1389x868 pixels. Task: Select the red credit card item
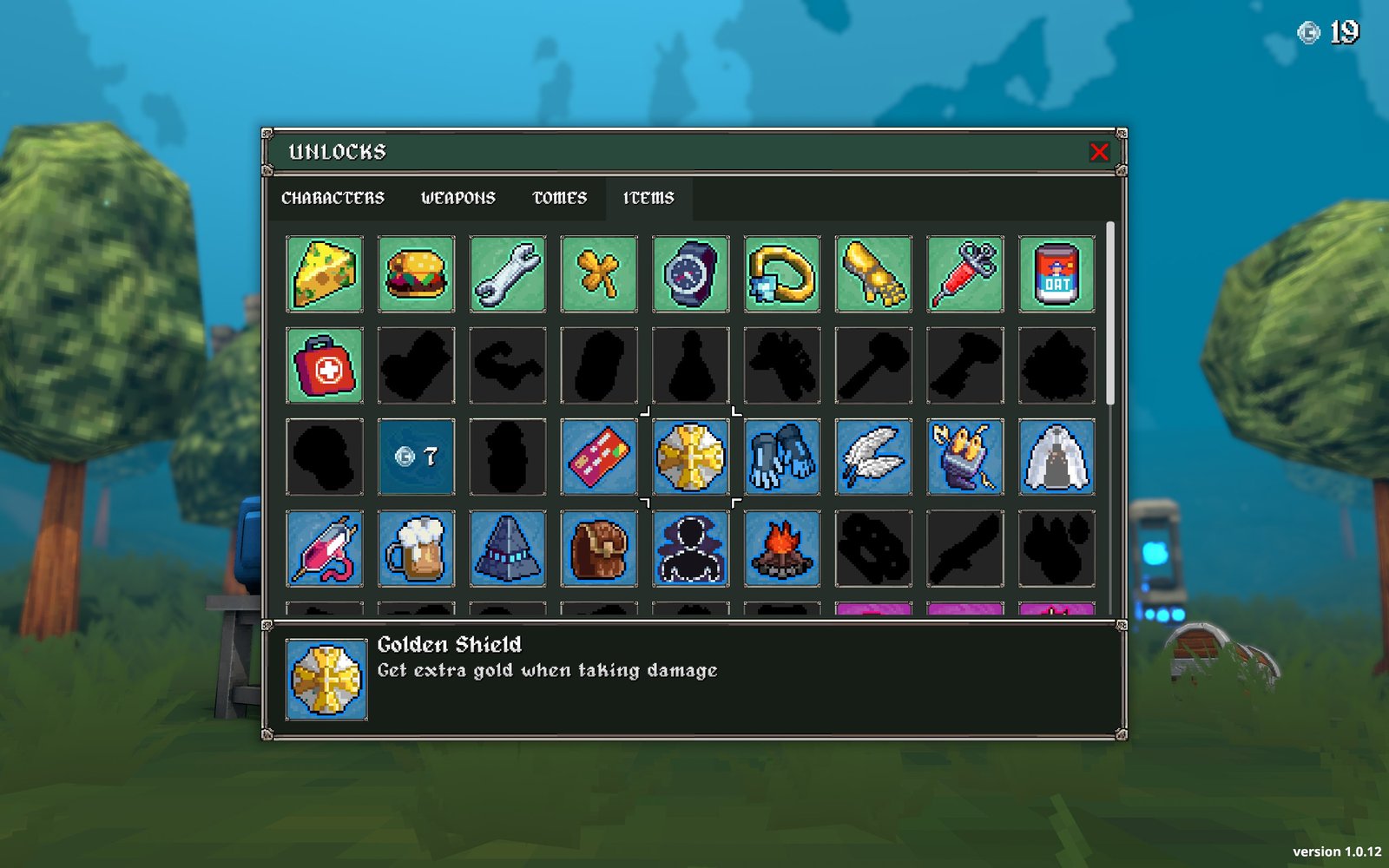tap(599, 457)
